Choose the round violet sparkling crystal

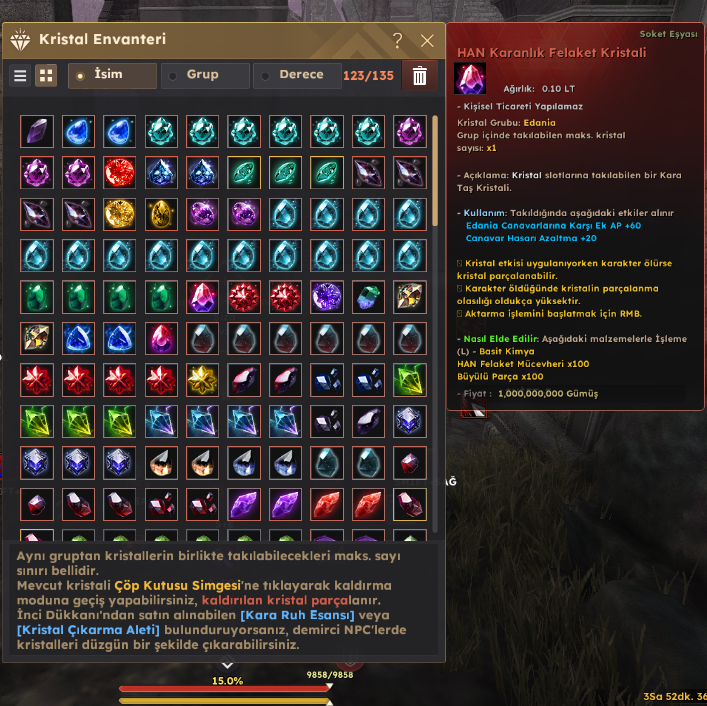pos(326,297)
